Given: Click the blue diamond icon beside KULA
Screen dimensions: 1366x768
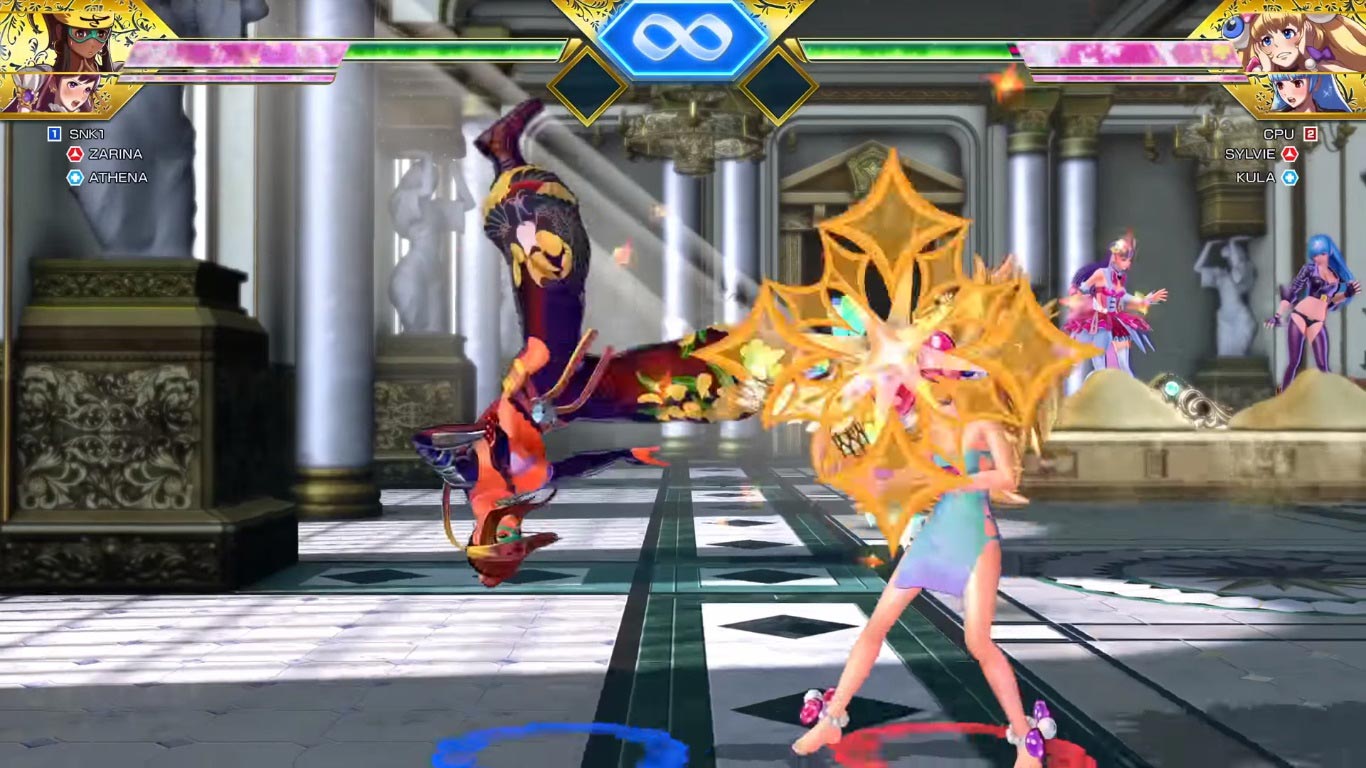Looking at the screenshot, I should pyautogui.click(x=1290, y=178).
